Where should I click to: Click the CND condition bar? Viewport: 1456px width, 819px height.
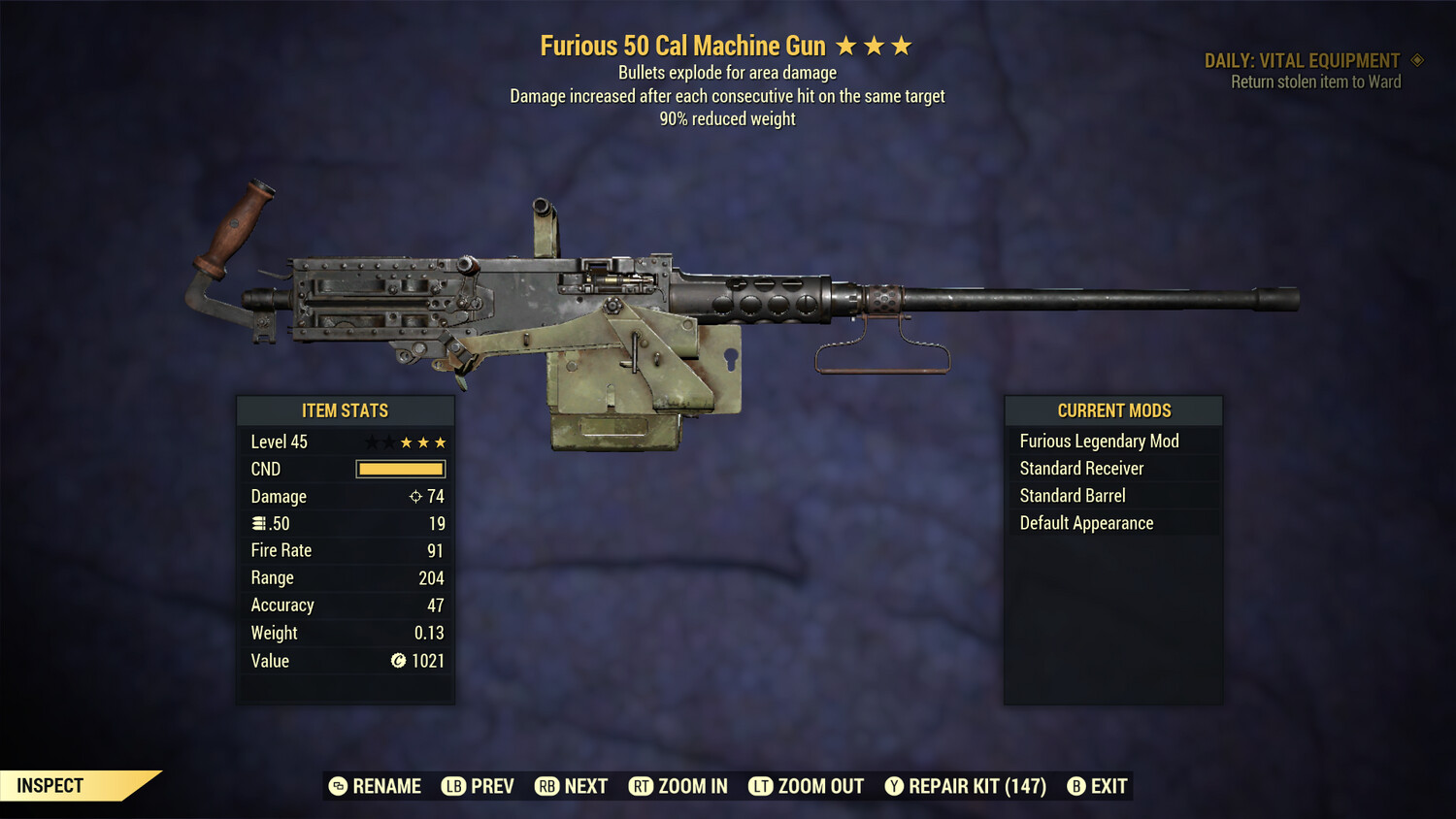401,469
